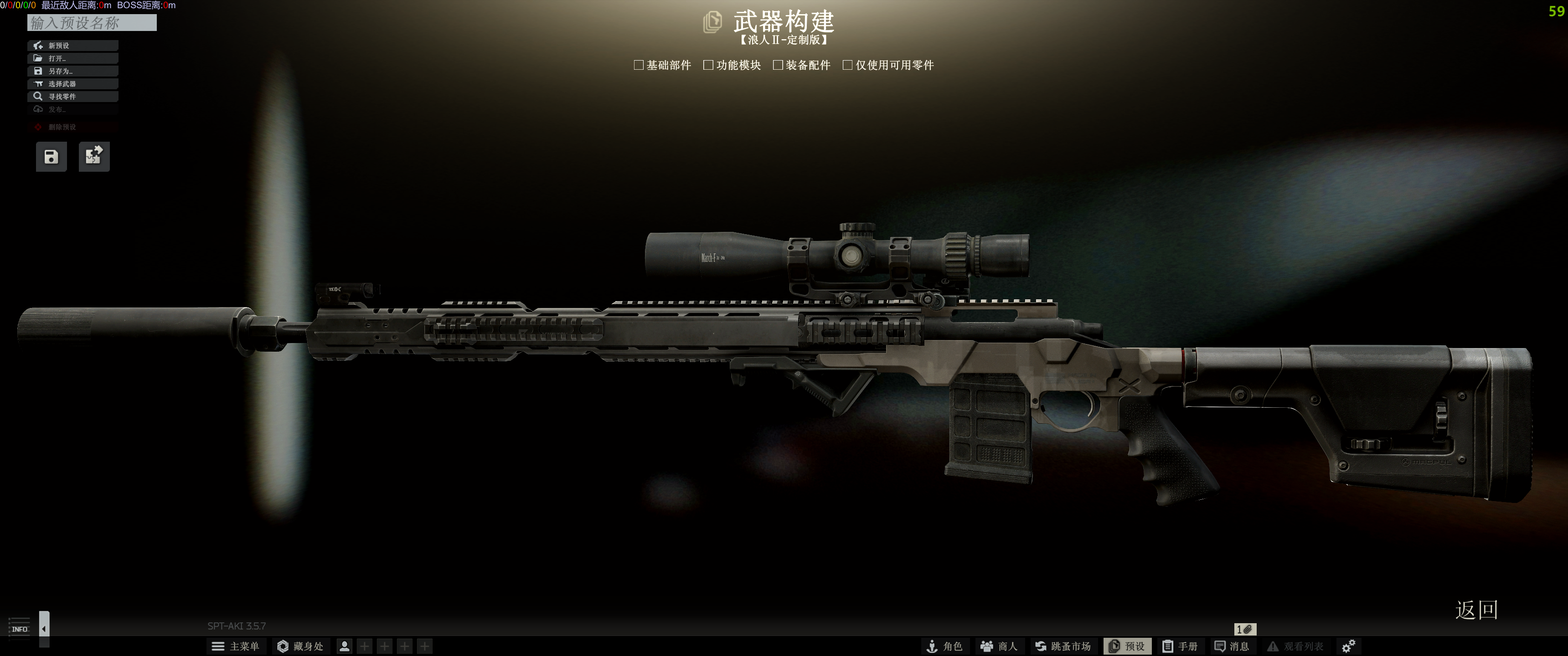The height and width of the screenshot is (656, 1568).
Task: Toggle the 功能模块 checkbox
Action: (x=708, y=65)
